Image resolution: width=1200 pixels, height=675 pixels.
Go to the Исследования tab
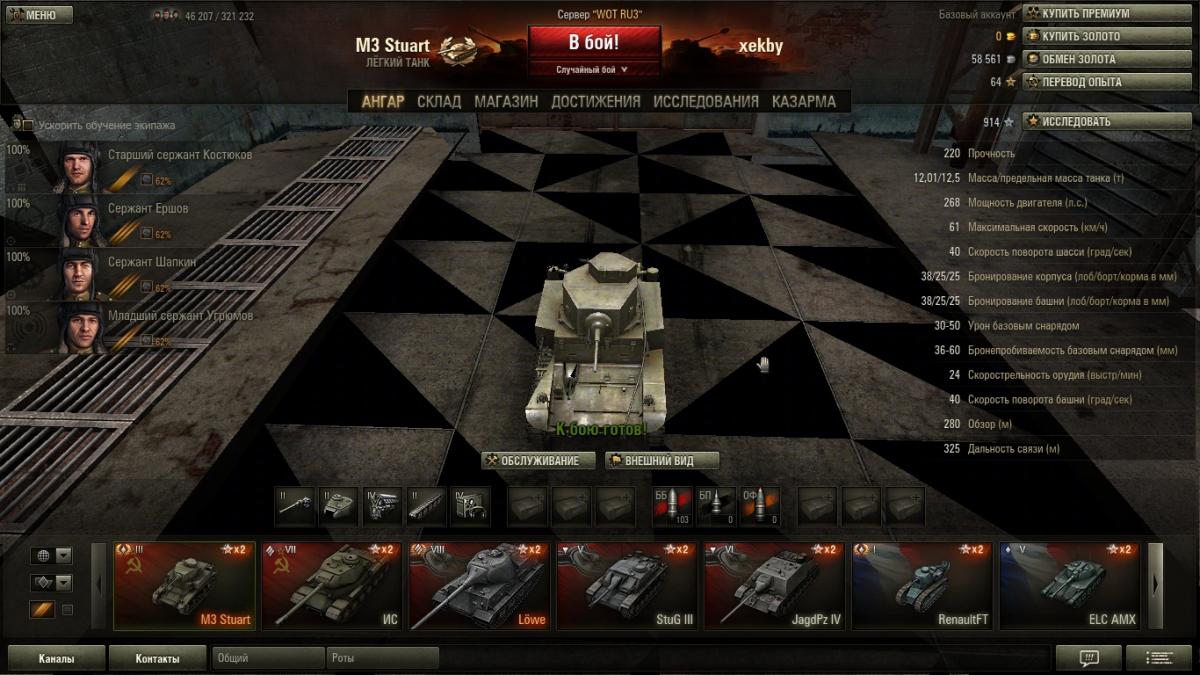(x=706, y=101)
